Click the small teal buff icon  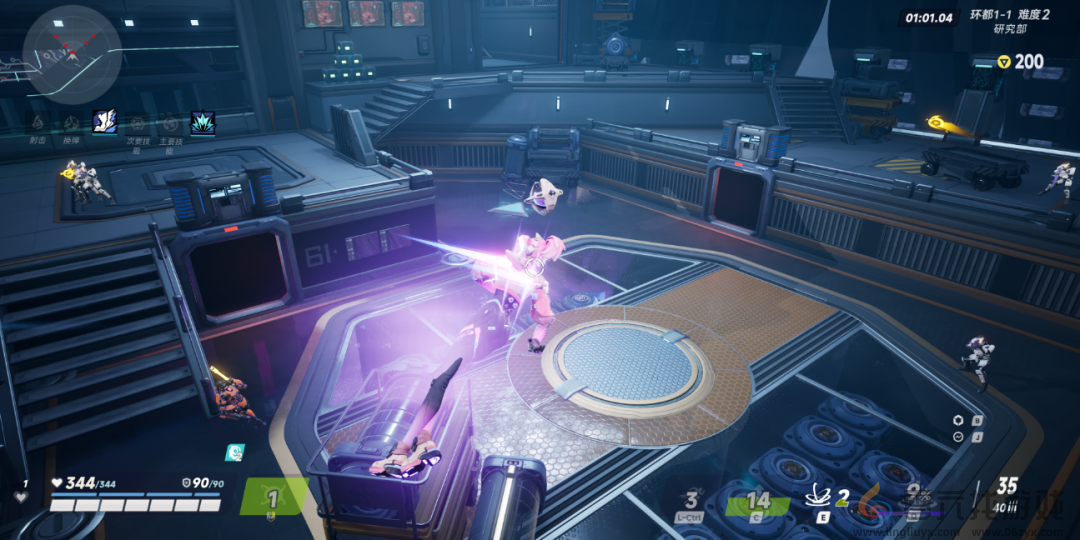point(234,452)
